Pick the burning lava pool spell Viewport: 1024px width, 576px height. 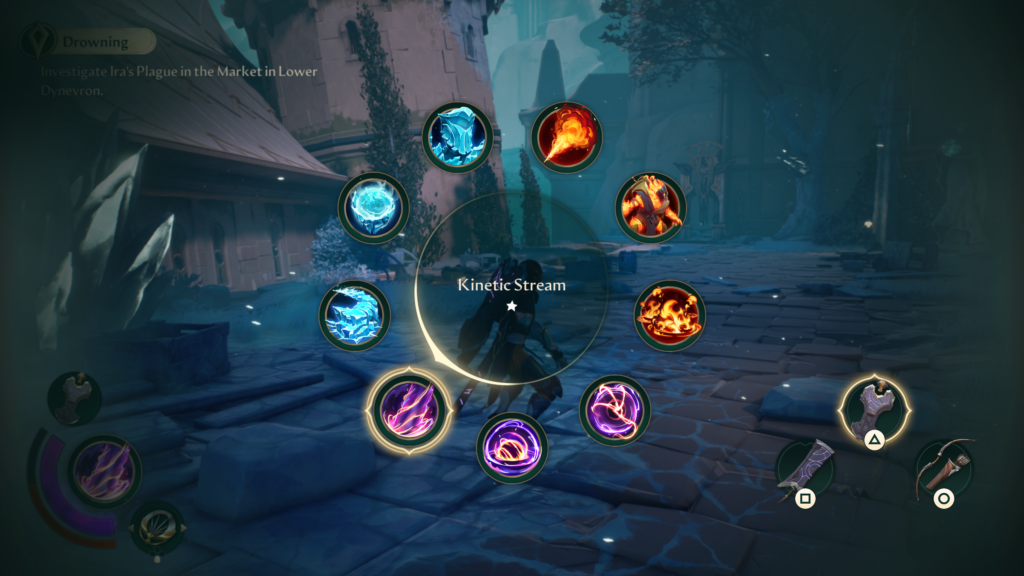point(669,315)
